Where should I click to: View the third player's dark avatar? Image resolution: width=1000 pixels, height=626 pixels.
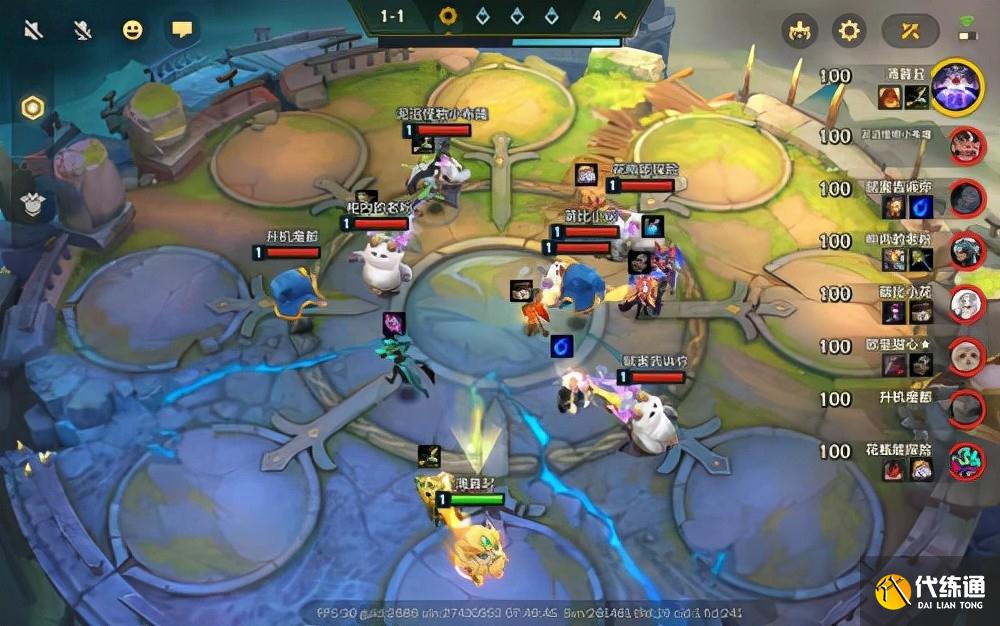tap(967, 198)
